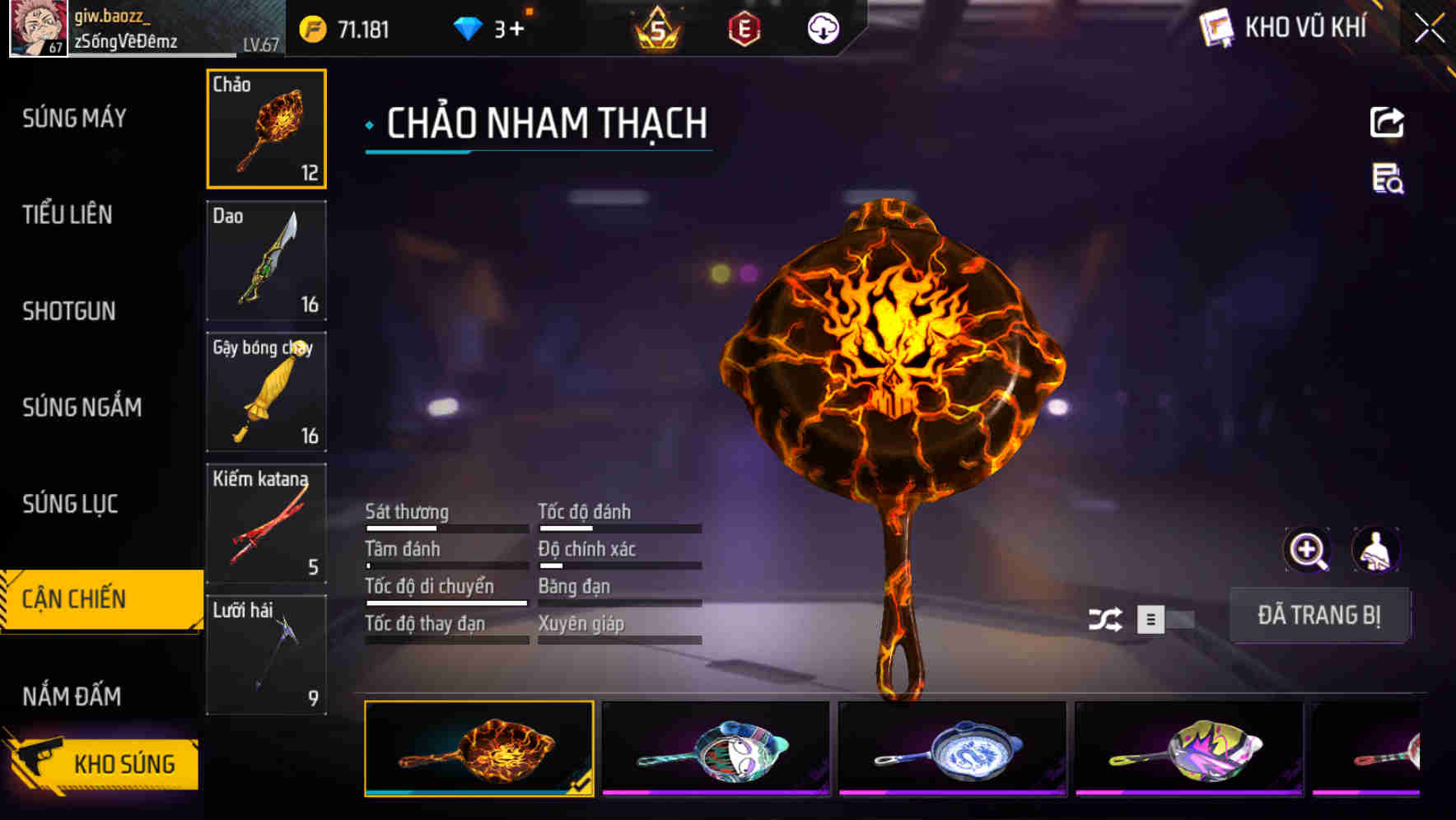Select the magnifying zoom-in icon near the pan
1456x820 pixels.
point(1308,550)
